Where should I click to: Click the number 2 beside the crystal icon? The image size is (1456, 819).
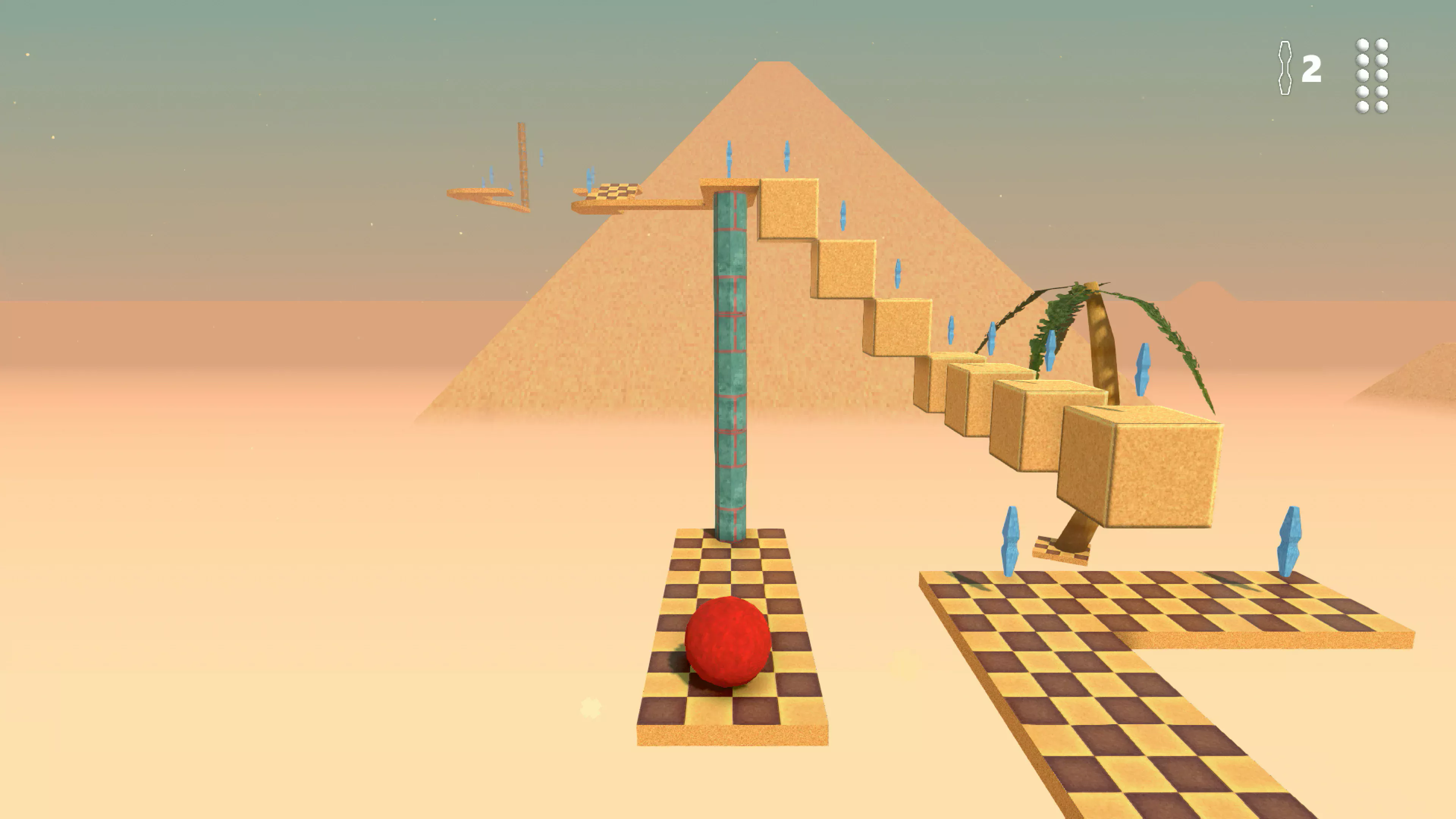1312,68
